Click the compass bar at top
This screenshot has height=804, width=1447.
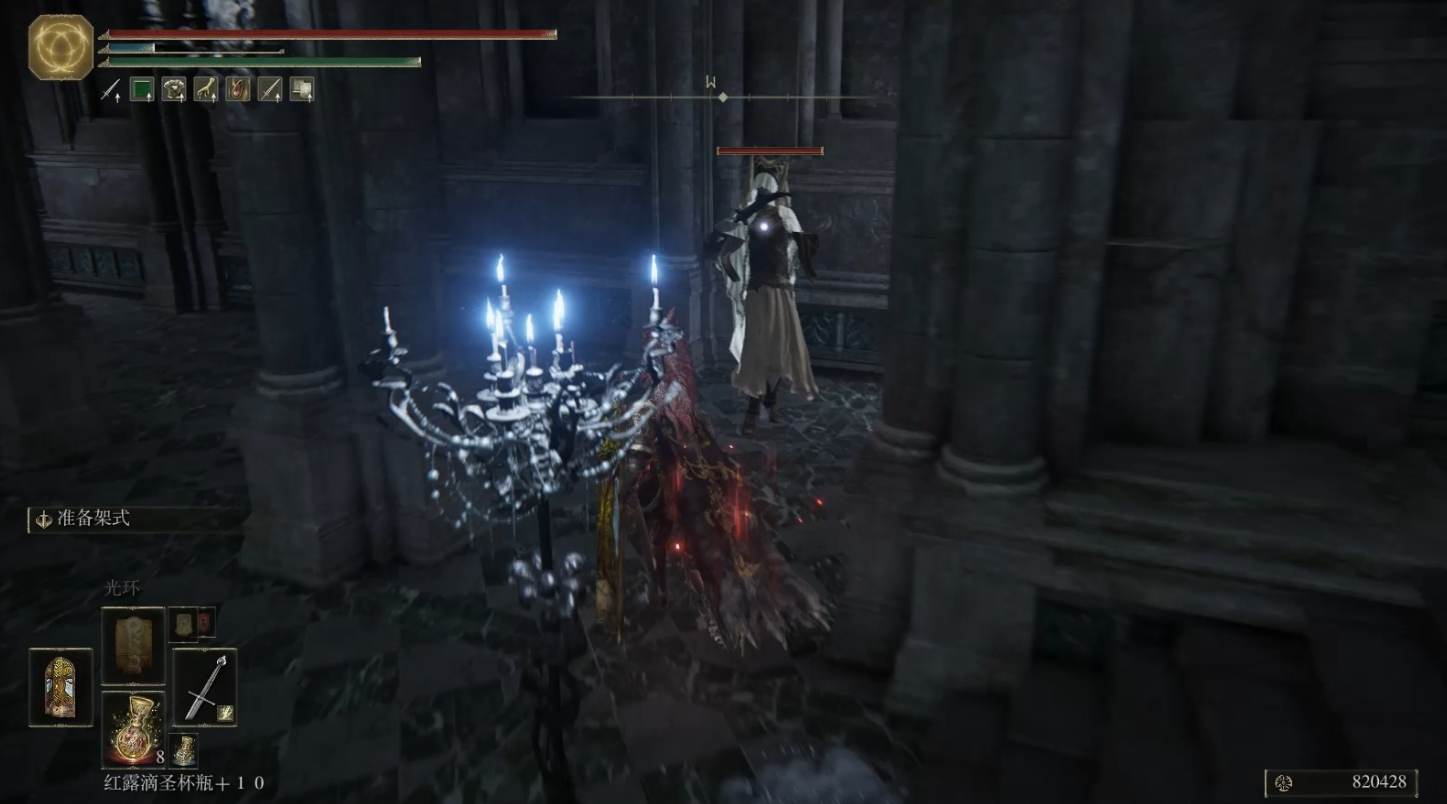[722, 97]
